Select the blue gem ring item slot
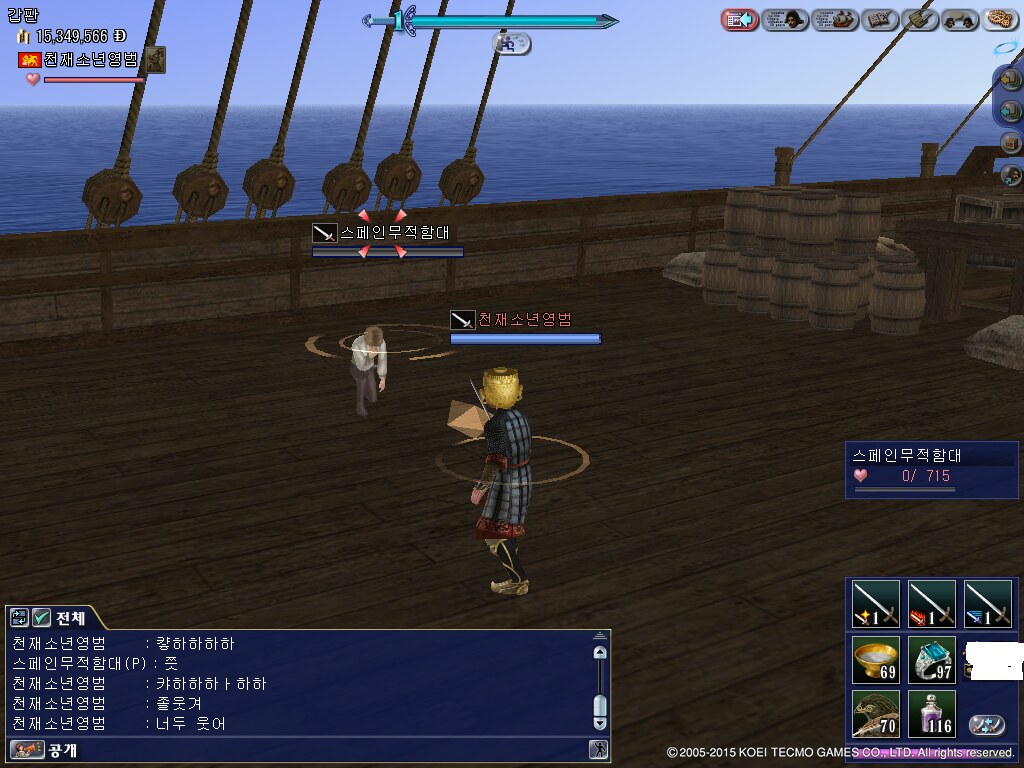 coord(932,660)
